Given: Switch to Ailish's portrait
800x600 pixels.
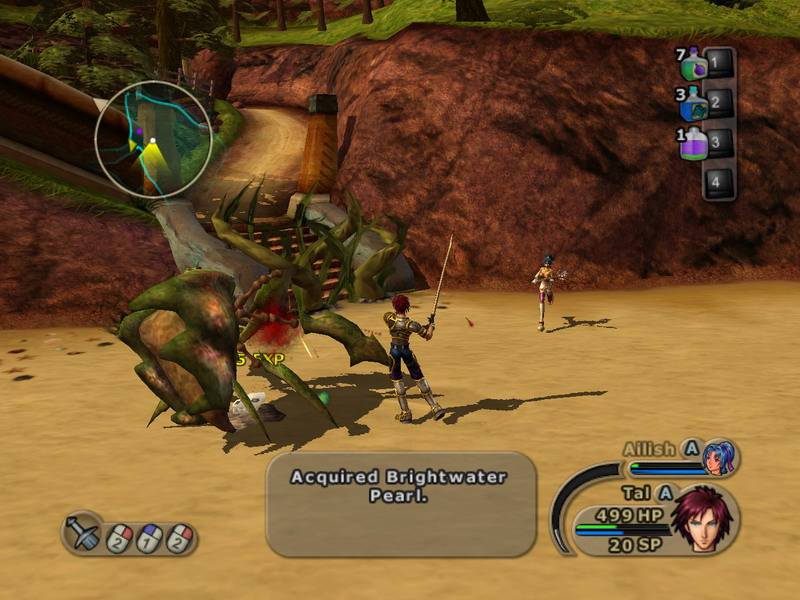Looking at the screenshot, I should (x=718, y=457).
